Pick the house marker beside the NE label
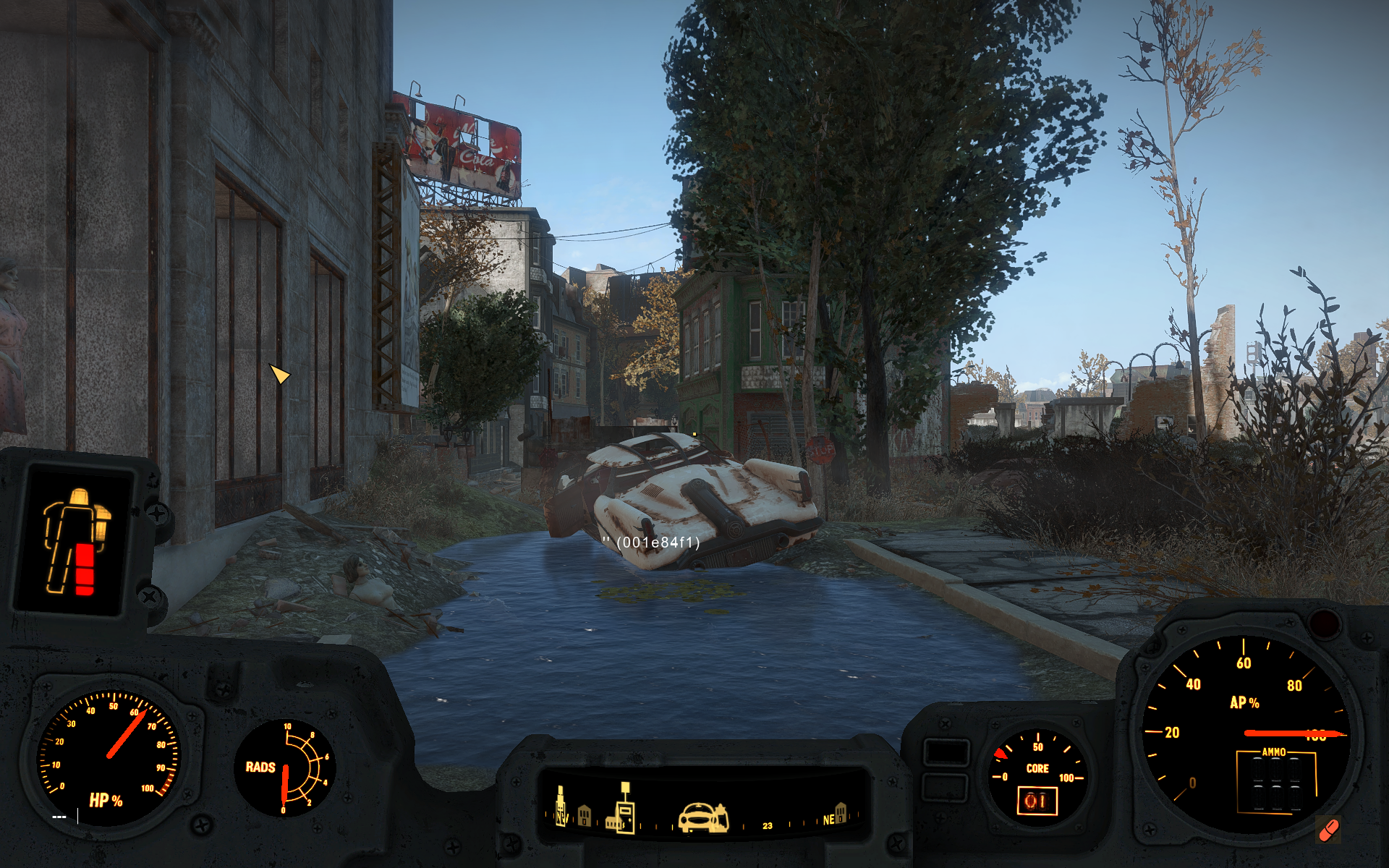 841,812
